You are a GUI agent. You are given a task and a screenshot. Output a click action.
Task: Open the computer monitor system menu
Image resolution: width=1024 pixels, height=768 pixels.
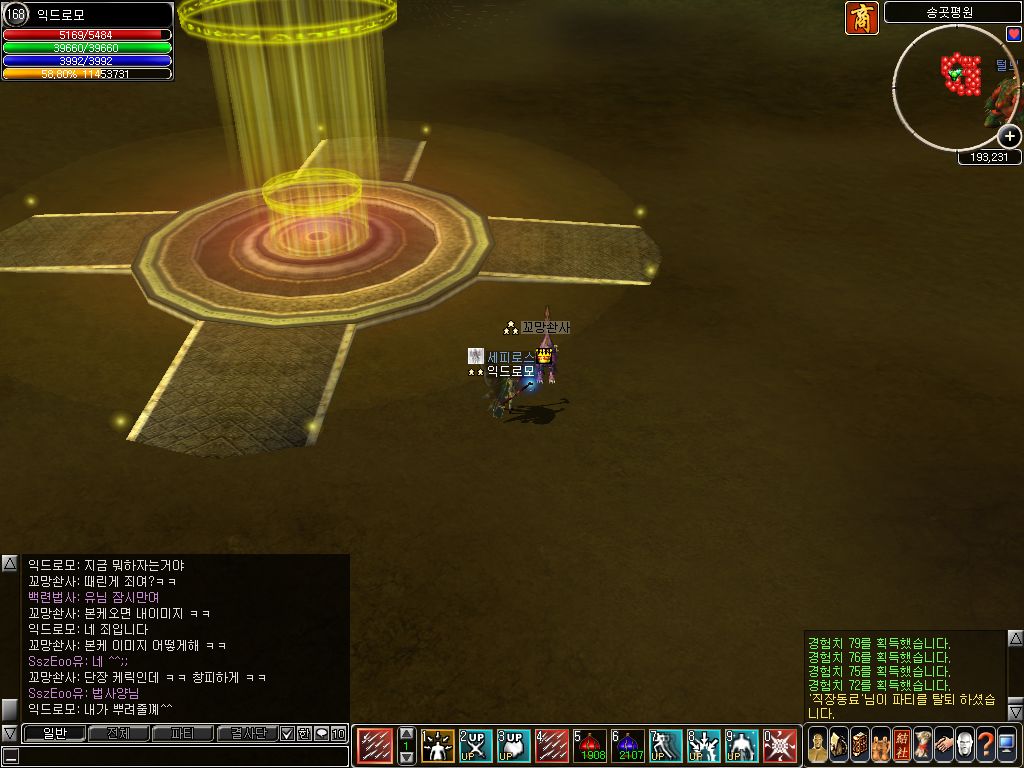[x=1006, y=746]
